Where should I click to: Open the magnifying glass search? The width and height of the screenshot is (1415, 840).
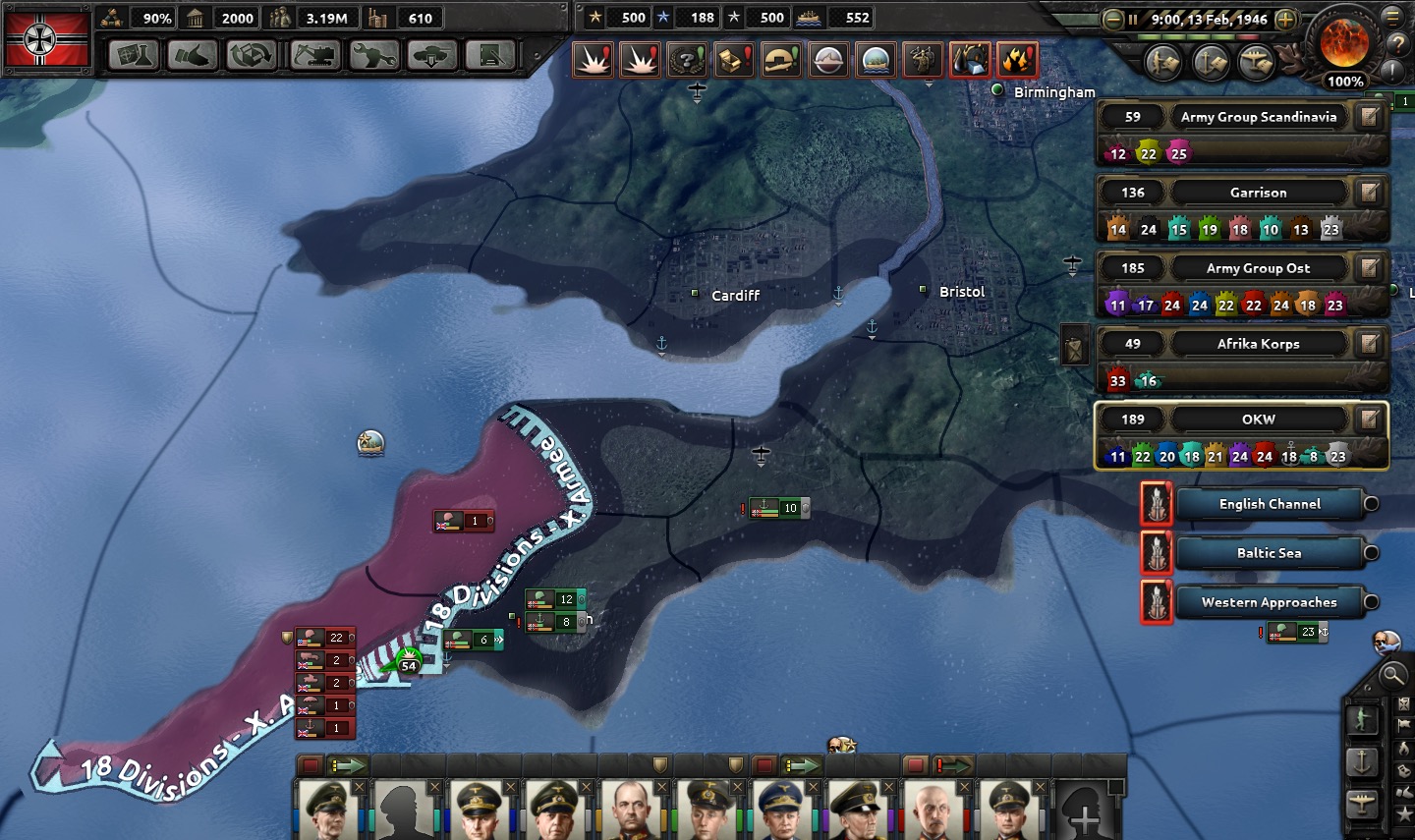pyautogui.click(x=1392, y=675)
